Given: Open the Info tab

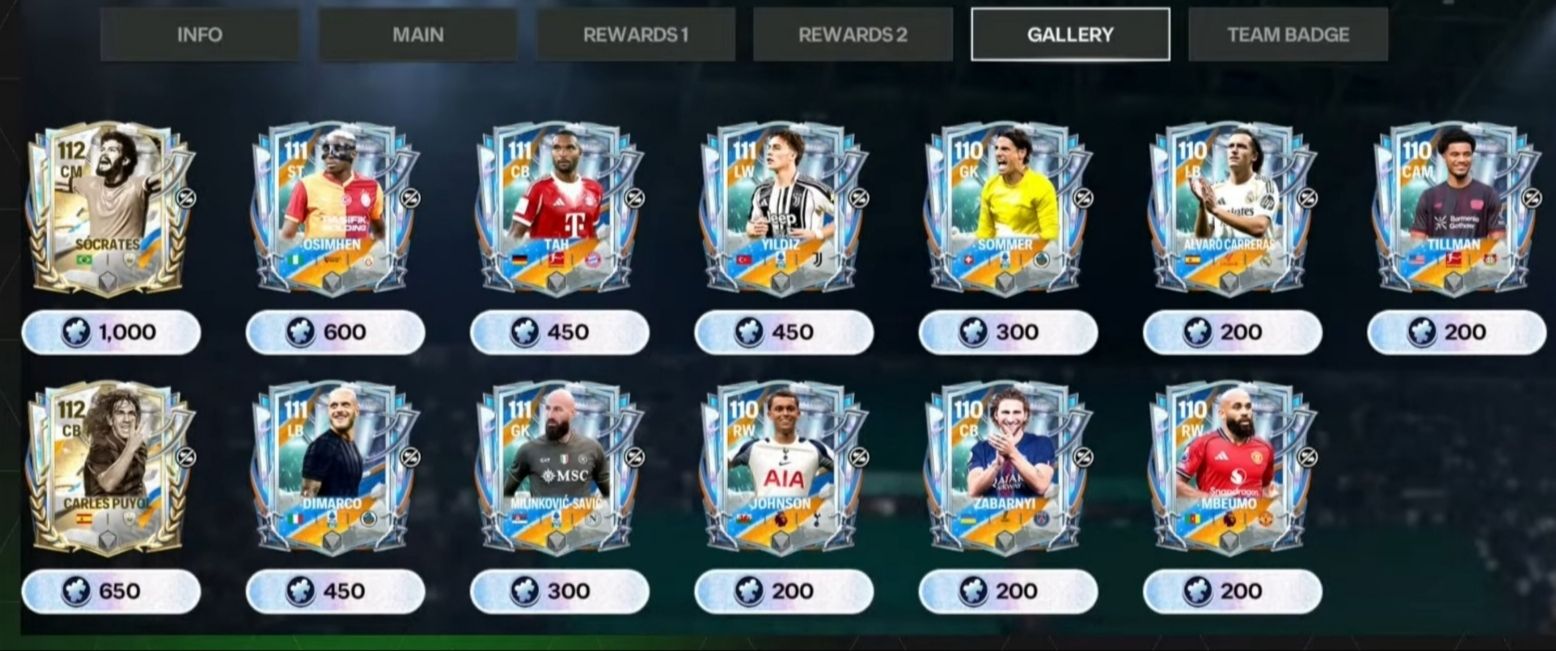Looking at the screenshot, I should (x=199, y=35).
